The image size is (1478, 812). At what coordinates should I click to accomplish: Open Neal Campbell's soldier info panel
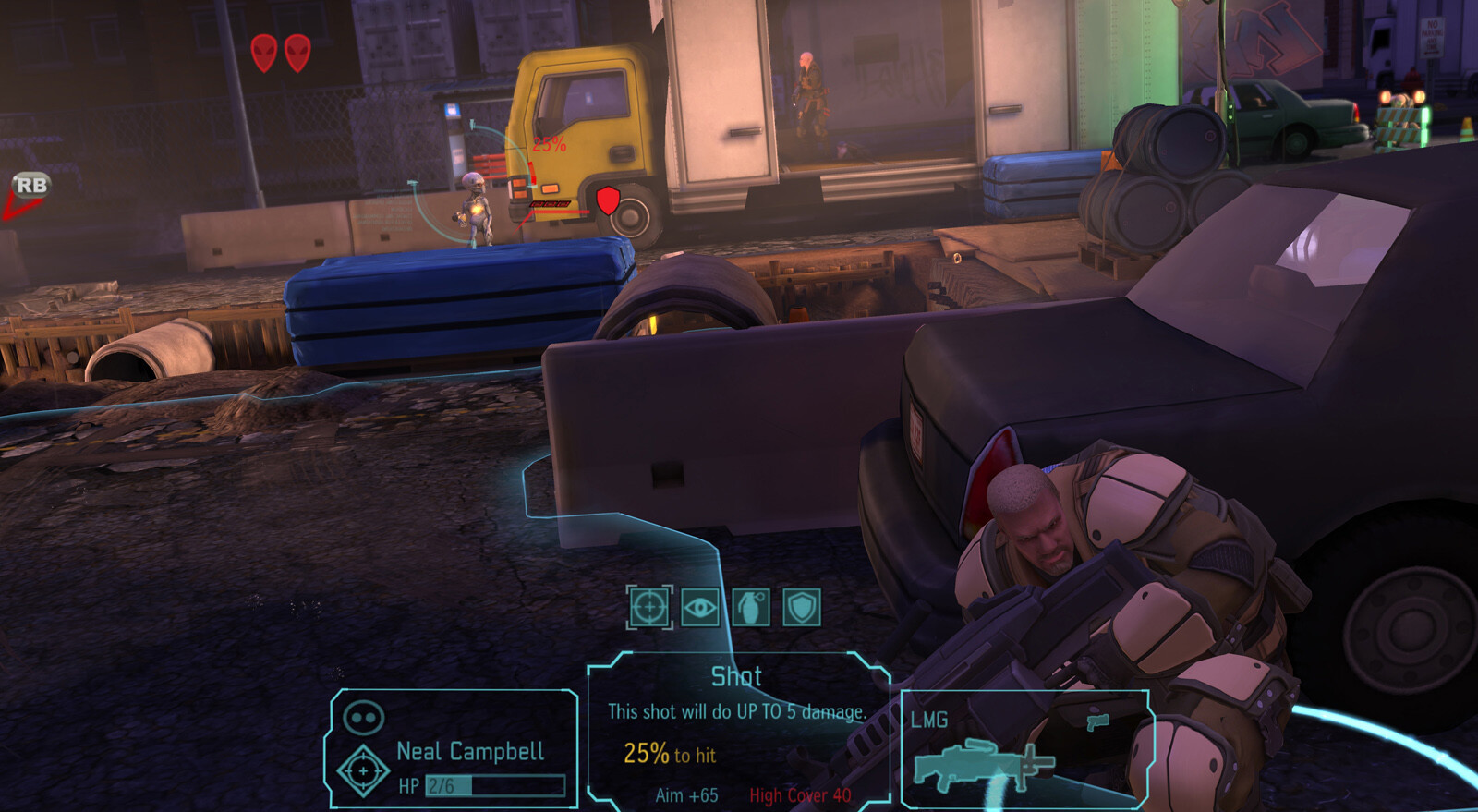(x=454, y=750)
